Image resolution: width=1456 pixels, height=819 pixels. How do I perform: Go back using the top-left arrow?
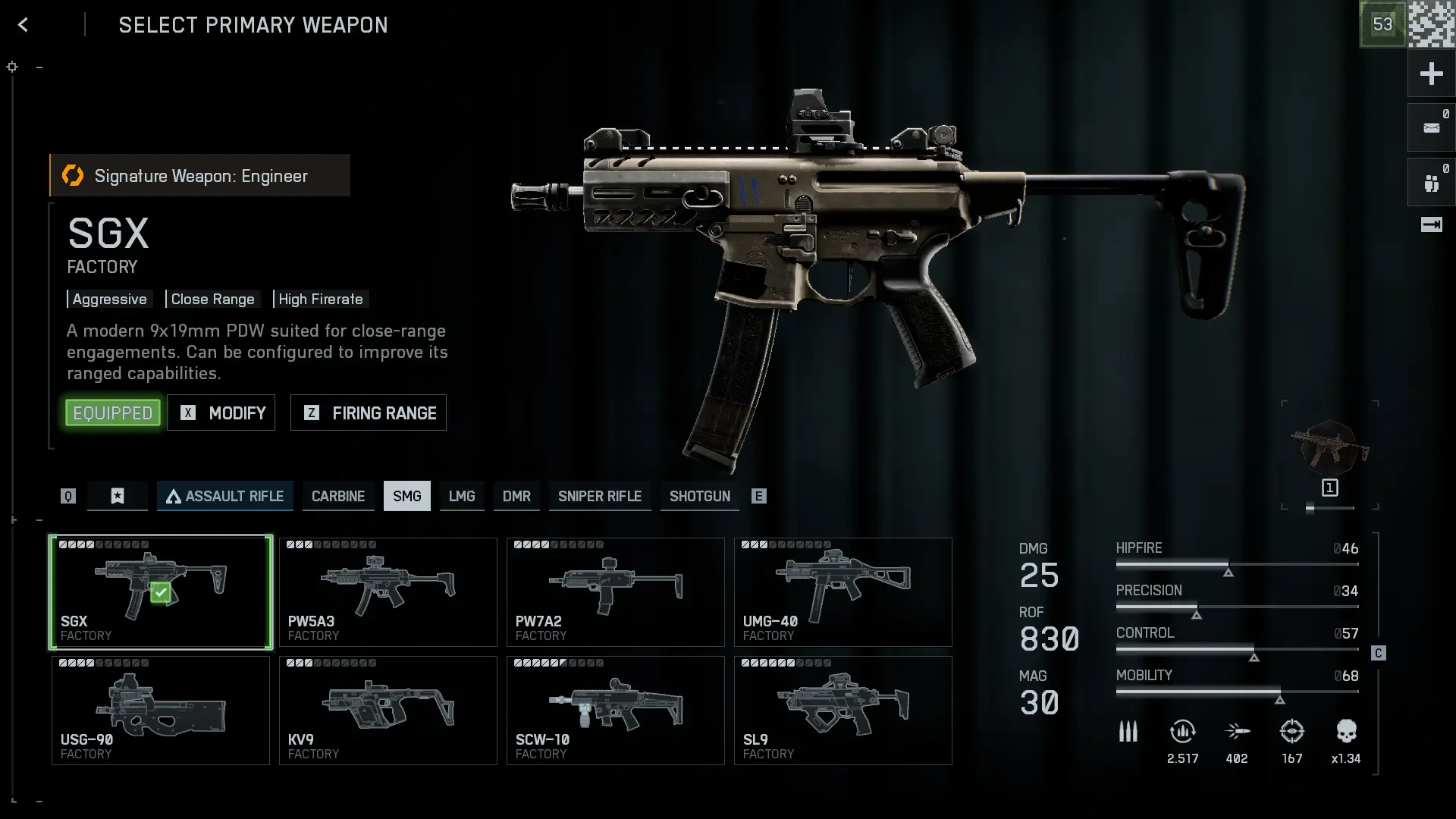point(23,25)
